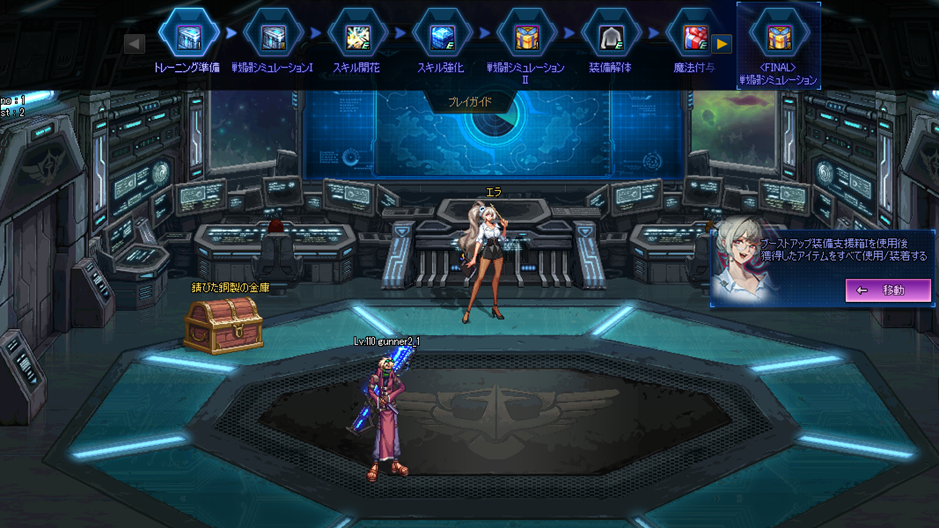
Task: Open the FINAL 戦闘シミュレーション step
Action: pyautogui.click(x=778, y=38)
